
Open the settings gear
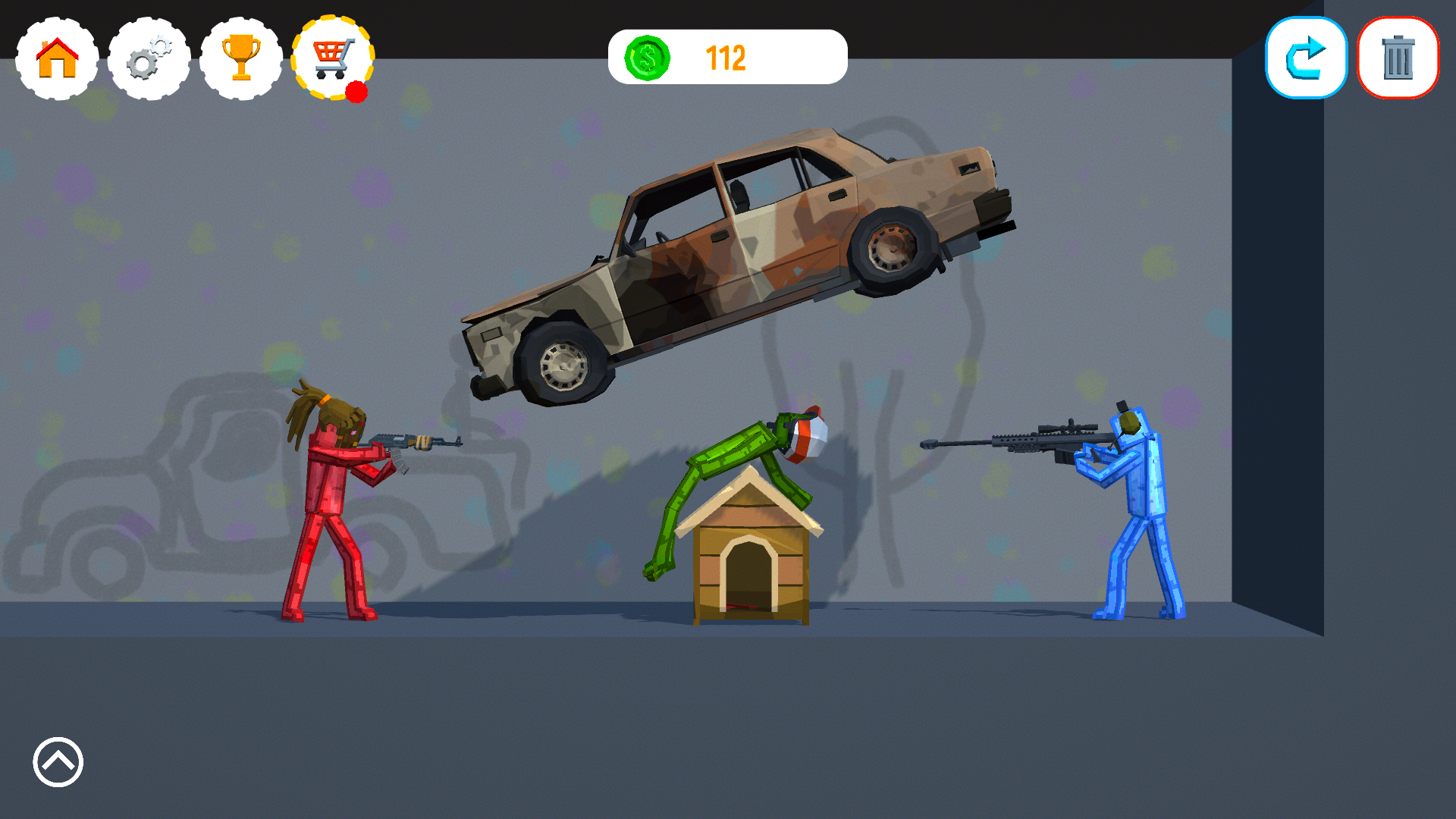pyautogui.click(x=149, y=58)
